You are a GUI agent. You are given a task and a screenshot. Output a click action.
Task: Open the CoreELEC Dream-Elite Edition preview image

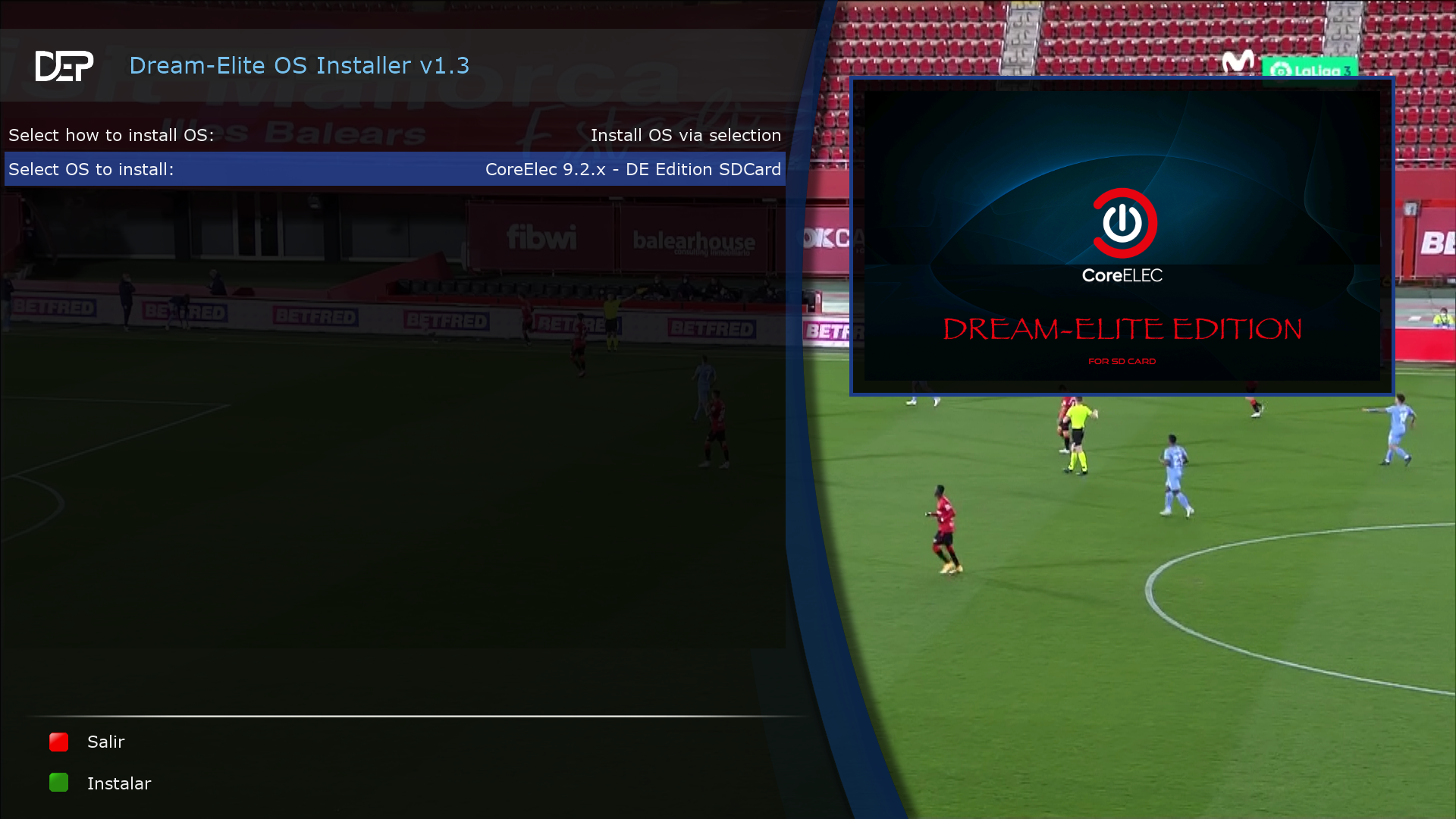point(1122,236)
